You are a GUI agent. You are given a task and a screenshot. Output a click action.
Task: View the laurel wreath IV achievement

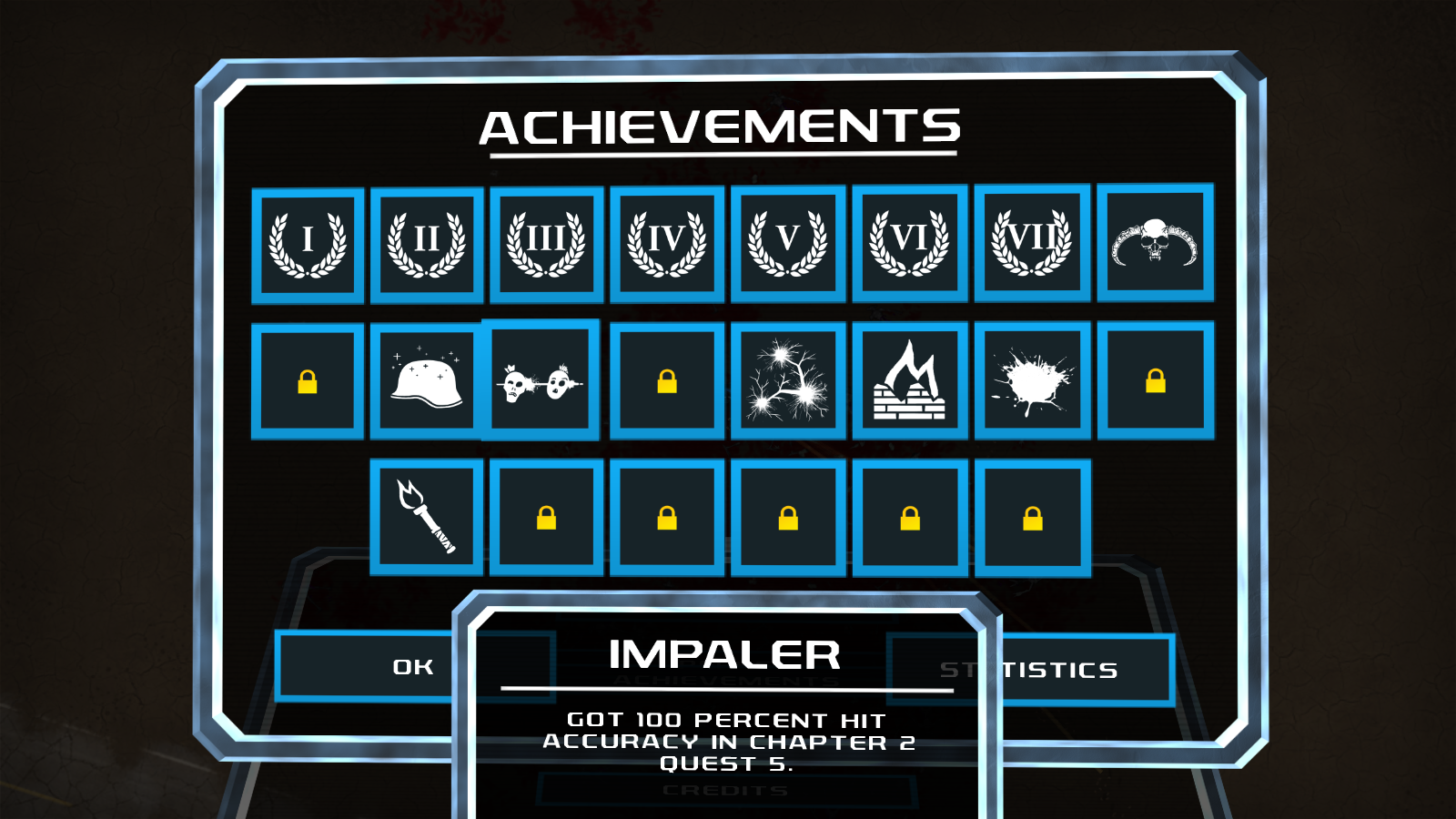point(667,244)
